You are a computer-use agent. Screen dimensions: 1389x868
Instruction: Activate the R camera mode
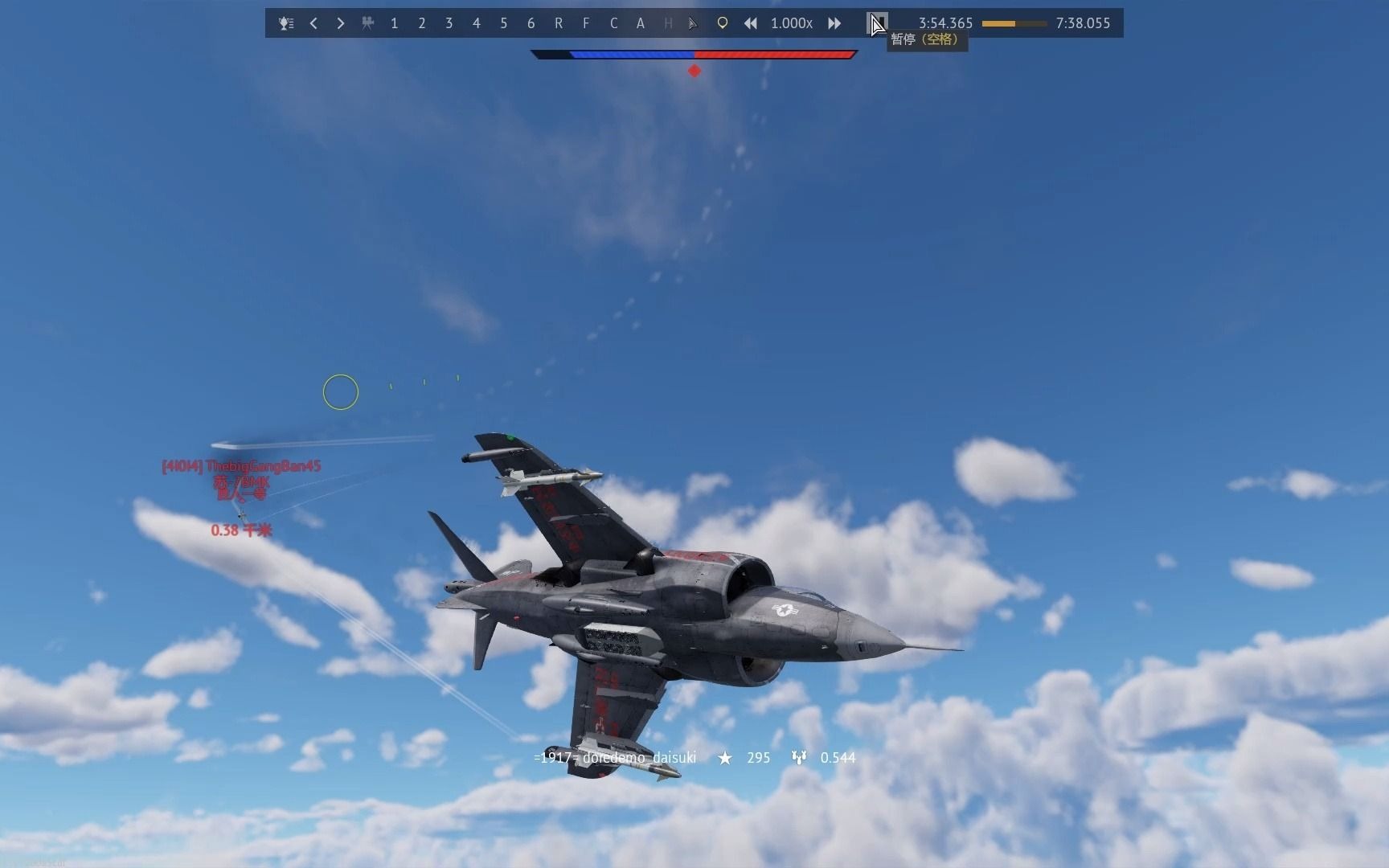(559, 23)
